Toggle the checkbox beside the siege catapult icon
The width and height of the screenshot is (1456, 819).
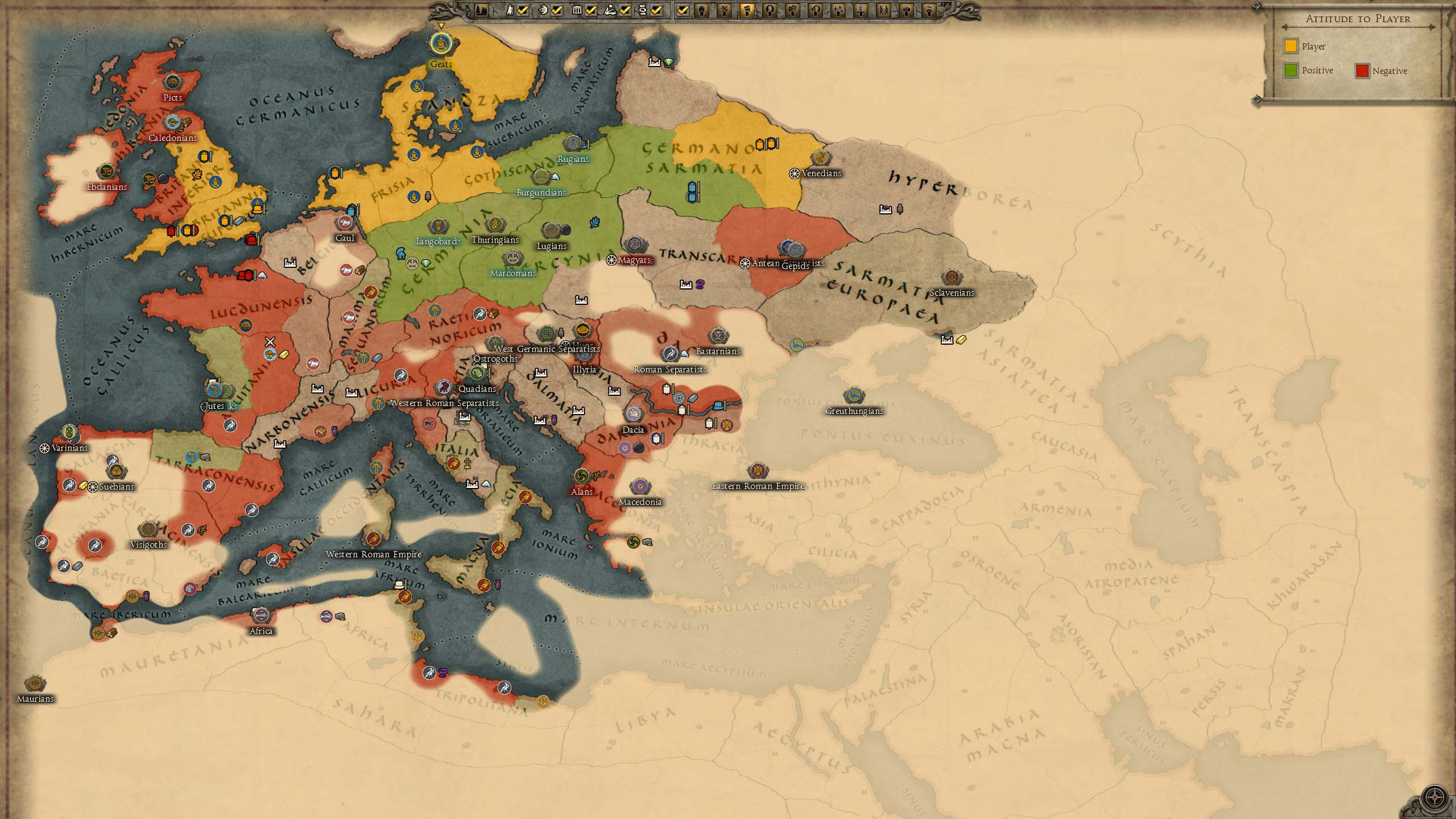click(x=625, y=10)
